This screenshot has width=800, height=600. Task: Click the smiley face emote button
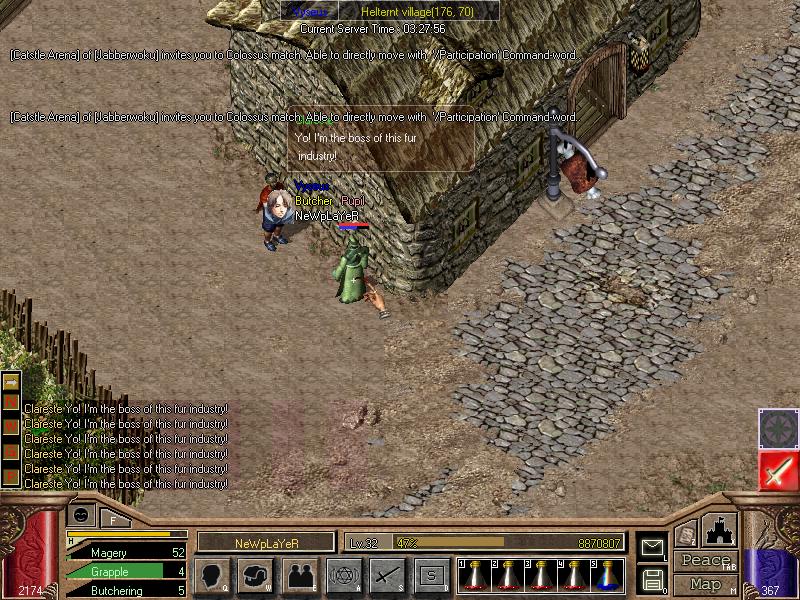pyautogui.click(x=80, y=516)
